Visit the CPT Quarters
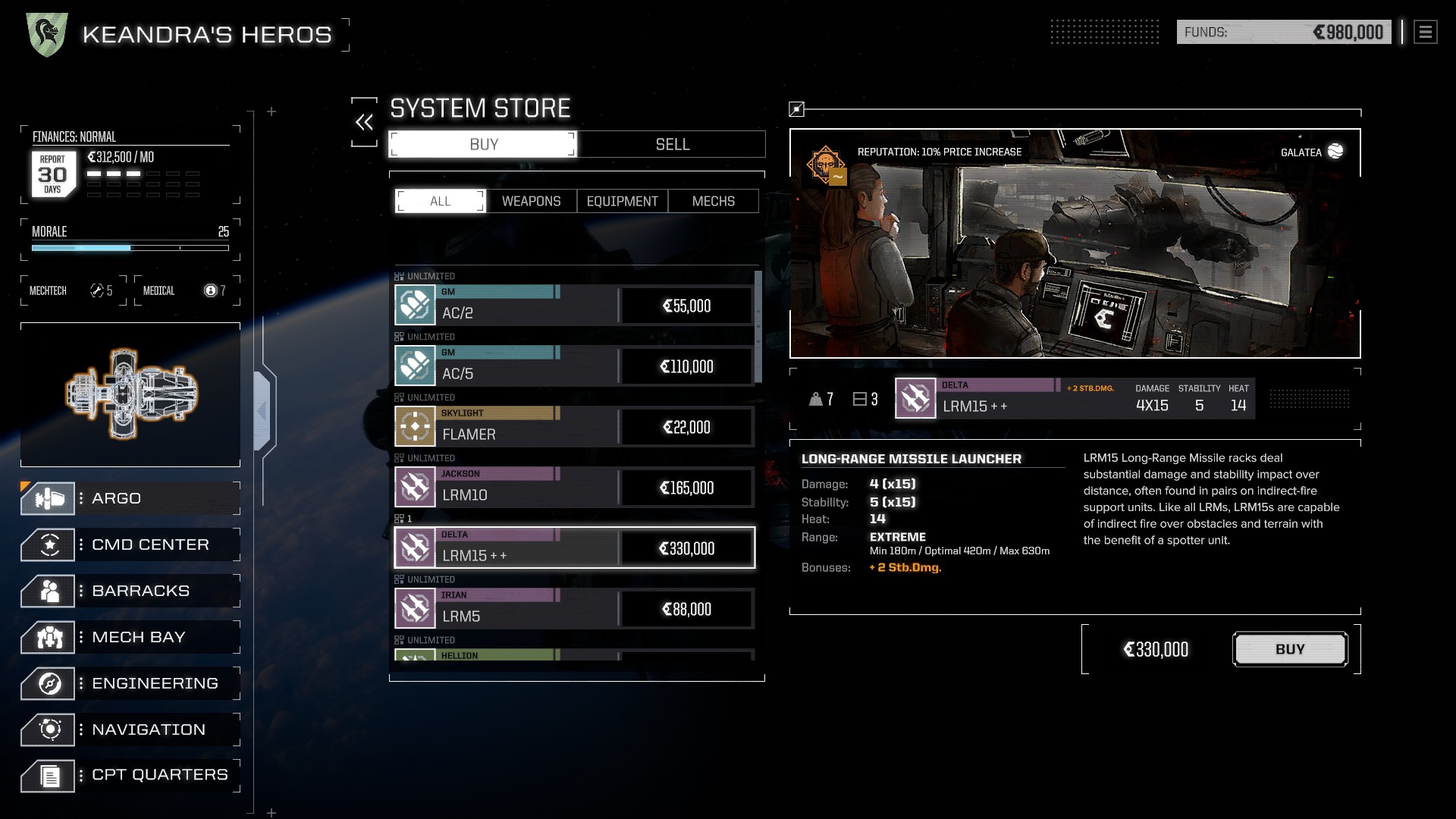Screen dimensions: 1456x819 [130, 775]
